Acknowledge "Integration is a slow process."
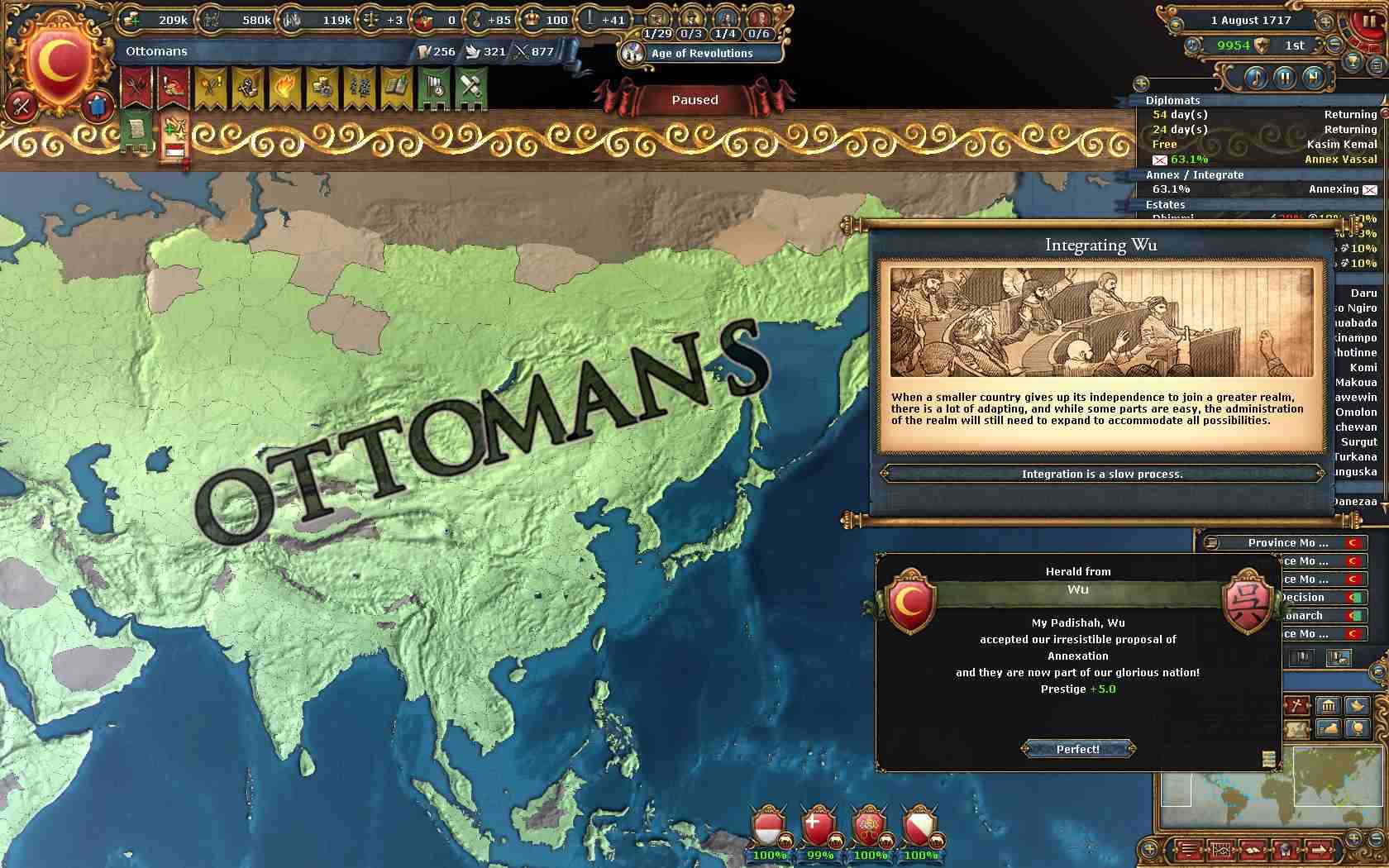The height and width of the screenshot is (868, 1389). (x=1101, y=474)
